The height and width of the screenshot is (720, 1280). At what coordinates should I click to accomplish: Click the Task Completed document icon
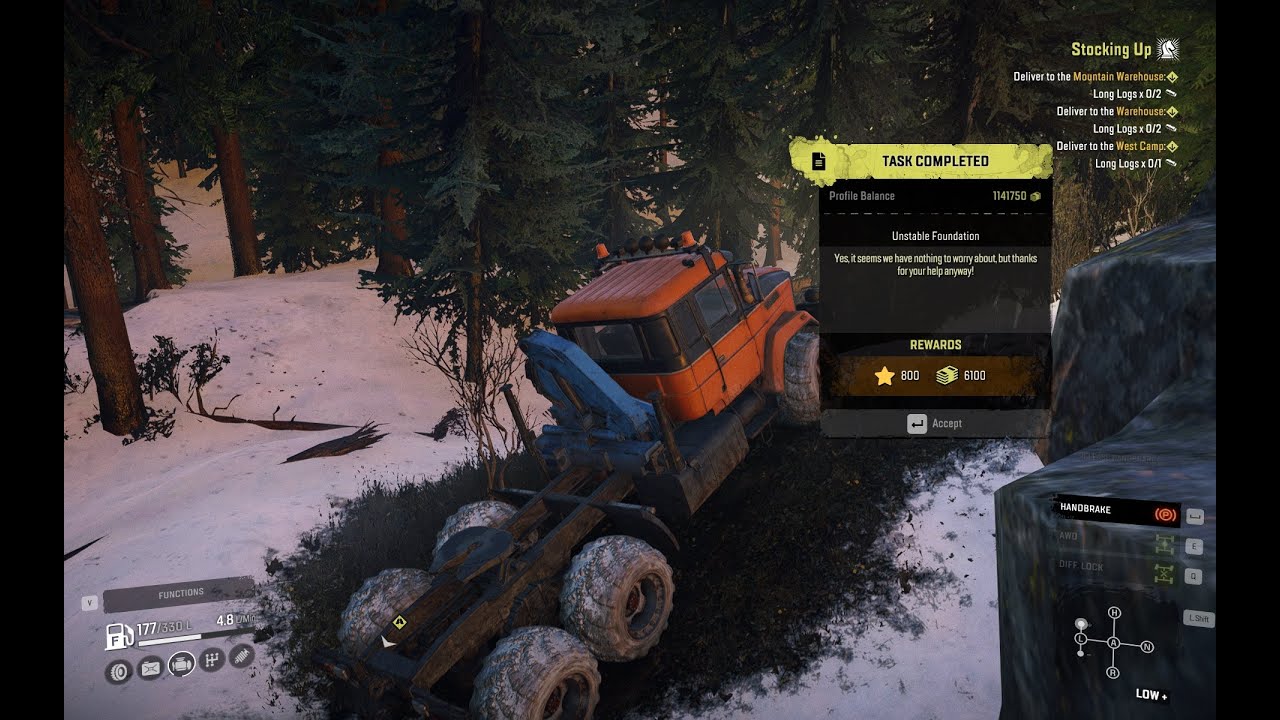[818, 161]
